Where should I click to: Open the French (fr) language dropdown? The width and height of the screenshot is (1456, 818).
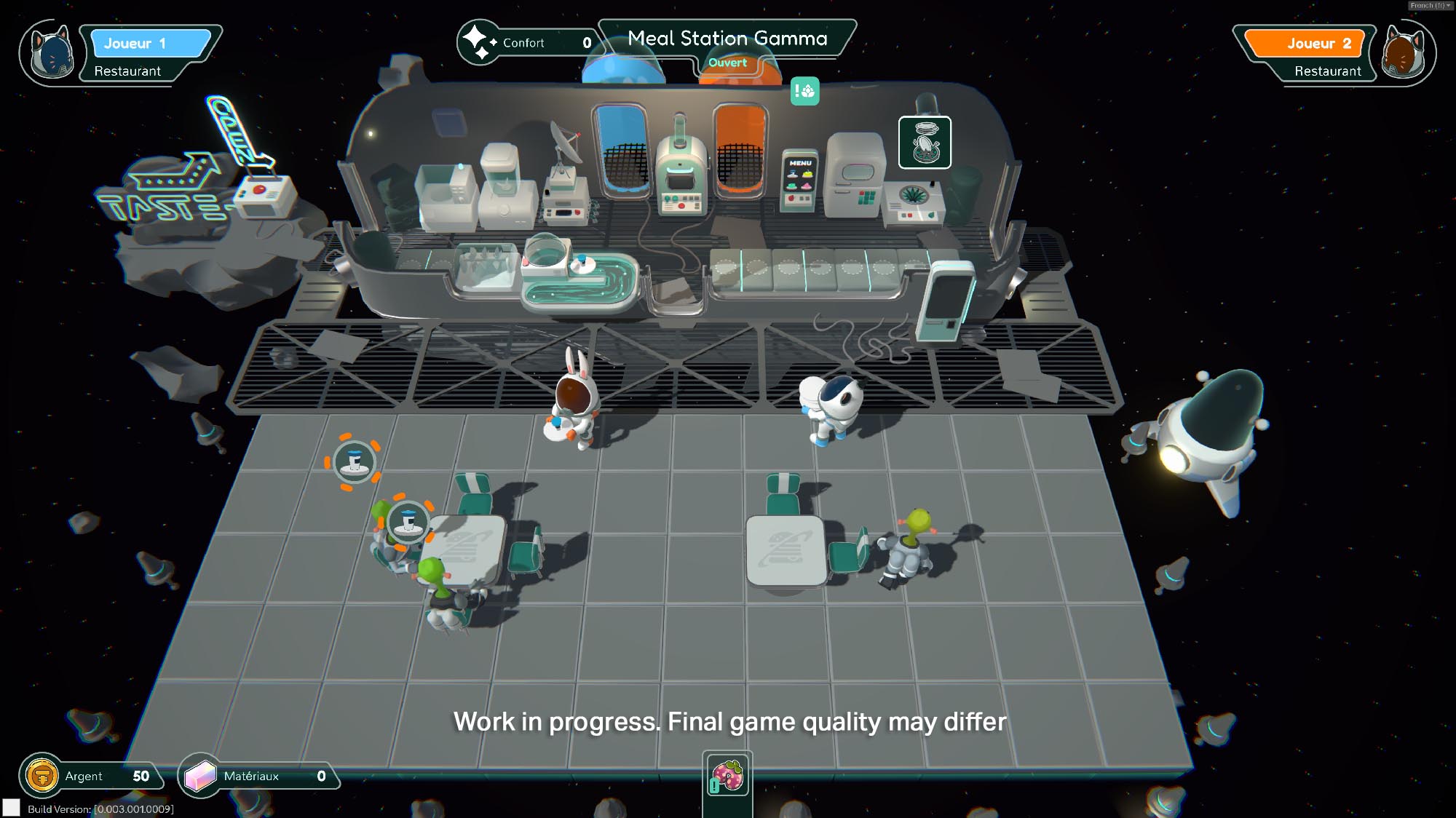tap(1430, 5)
